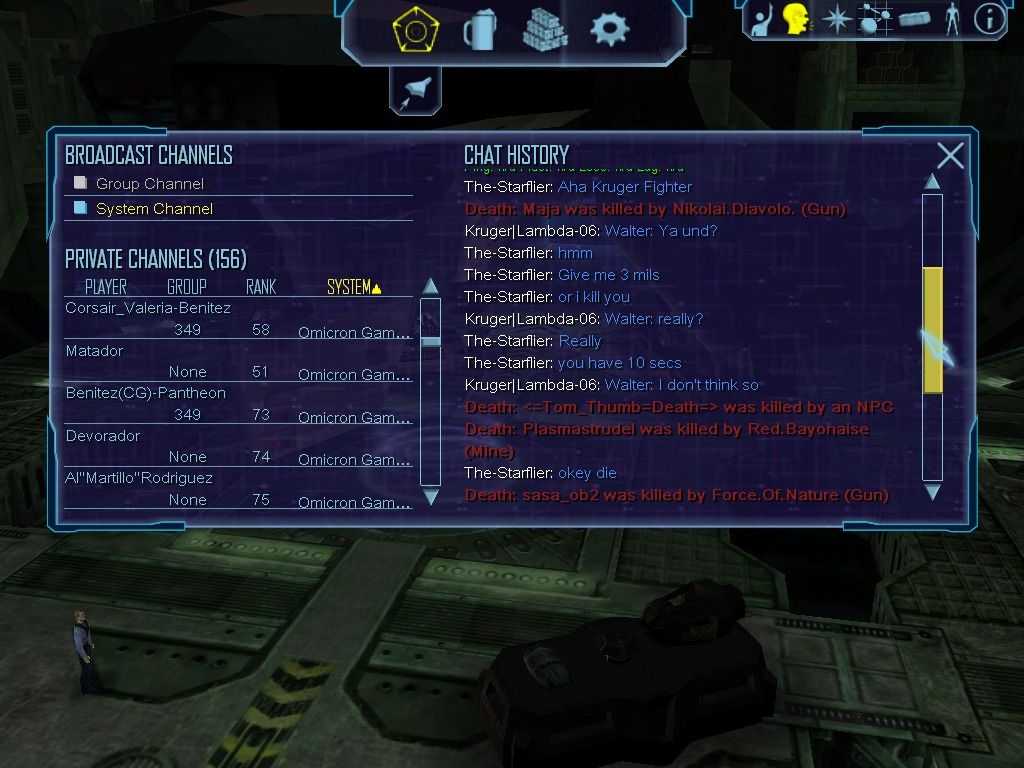Open the commodity trader crates icon

[545, 30]
